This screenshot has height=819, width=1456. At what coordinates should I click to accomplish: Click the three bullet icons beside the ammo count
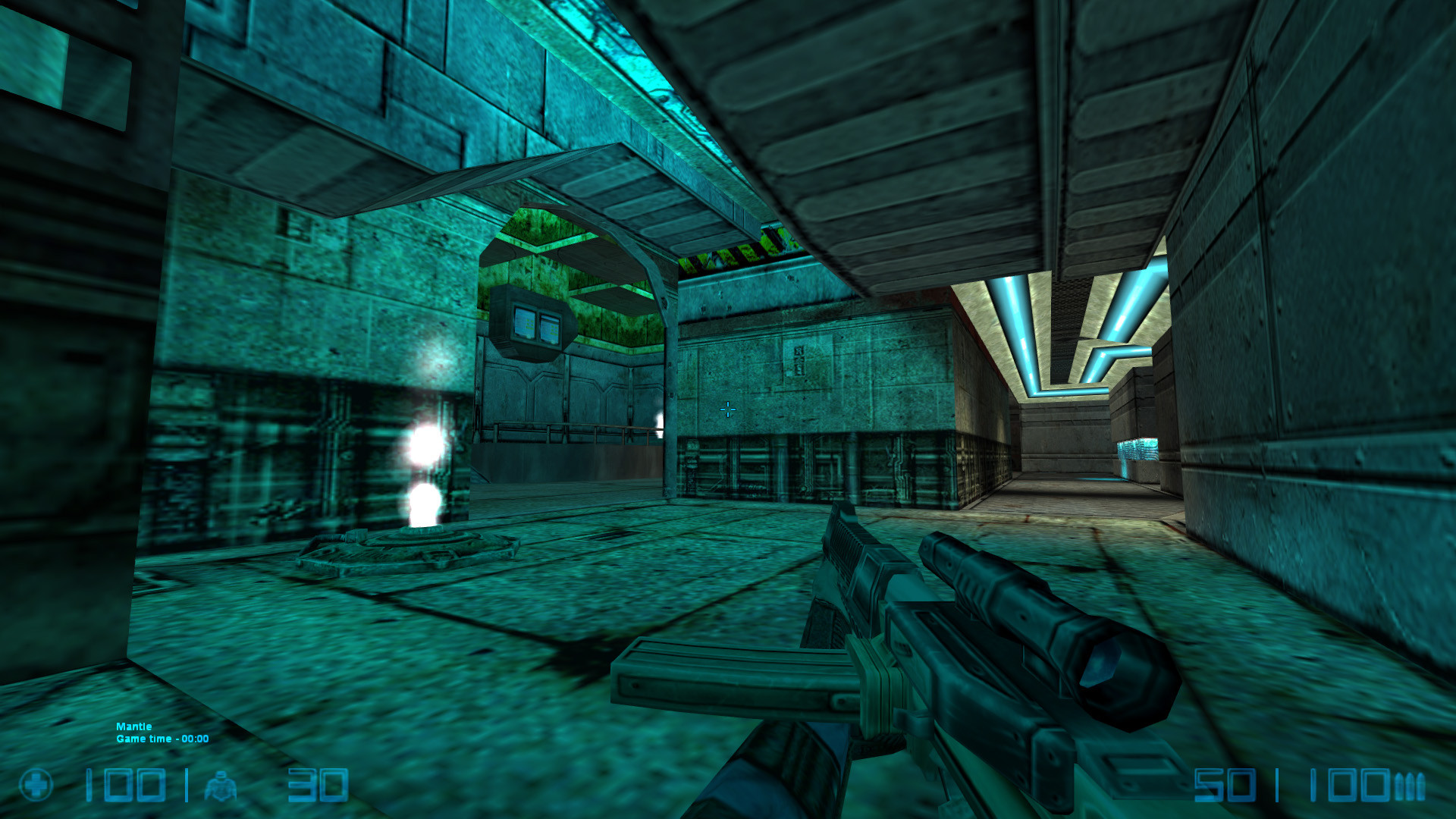coord(1410,785)
